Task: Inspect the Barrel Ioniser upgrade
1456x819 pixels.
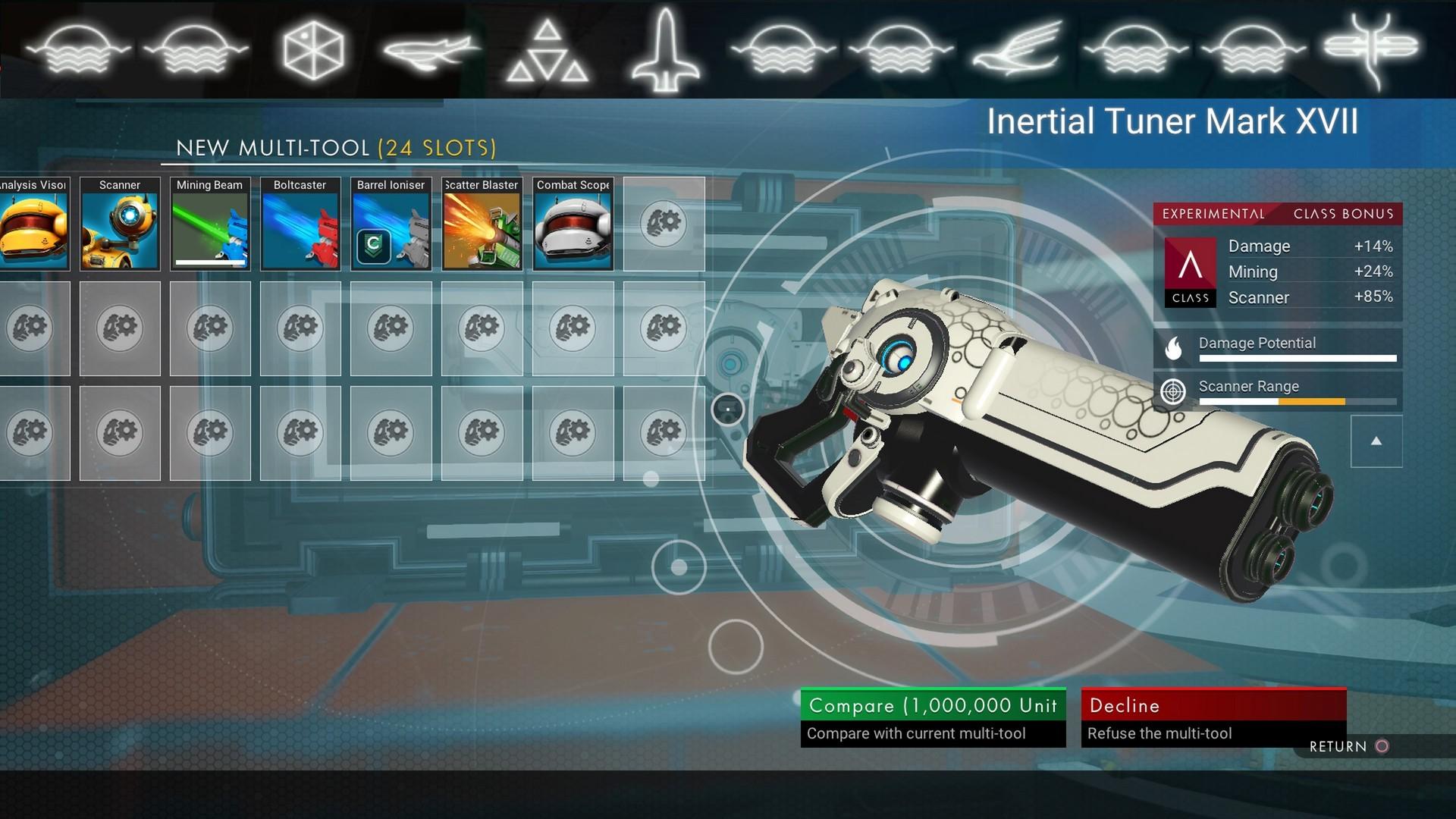Action: 391,225
